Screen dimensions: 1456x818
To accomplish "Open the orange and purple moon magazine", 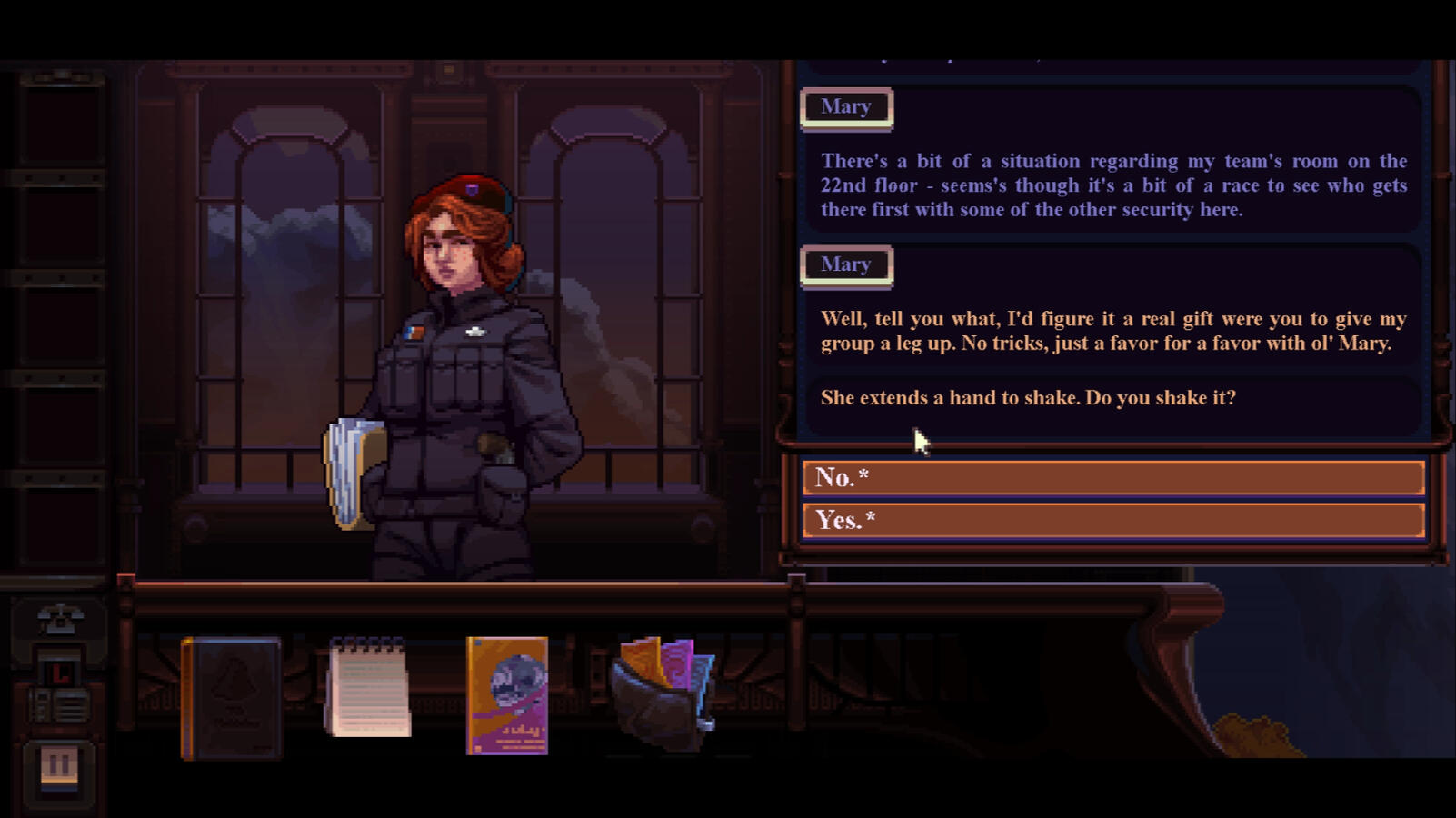I will tap(506, 695).
